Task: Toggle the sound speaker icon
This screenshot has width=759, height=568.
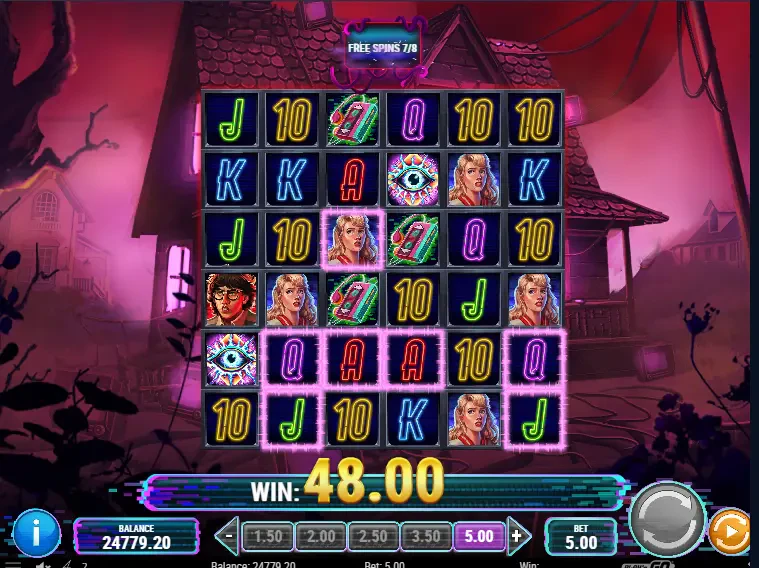Action: coord(41,564)
